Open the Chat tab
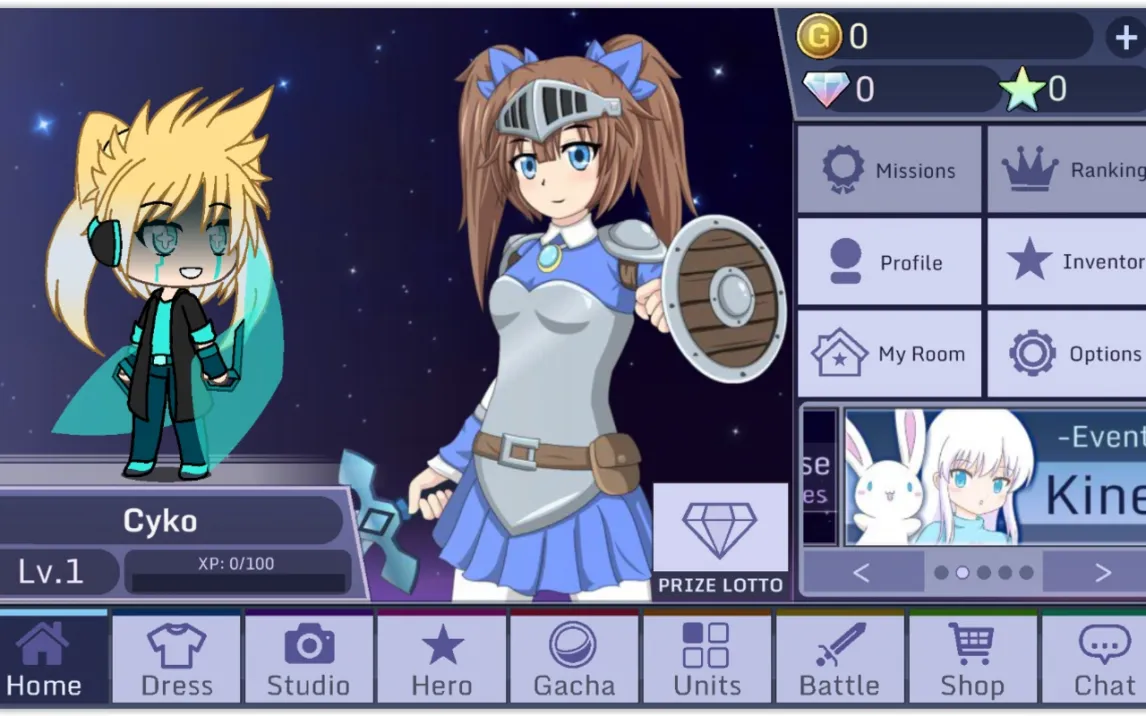This screenshot has width=1146, height=716. (x=1100, y=660)
